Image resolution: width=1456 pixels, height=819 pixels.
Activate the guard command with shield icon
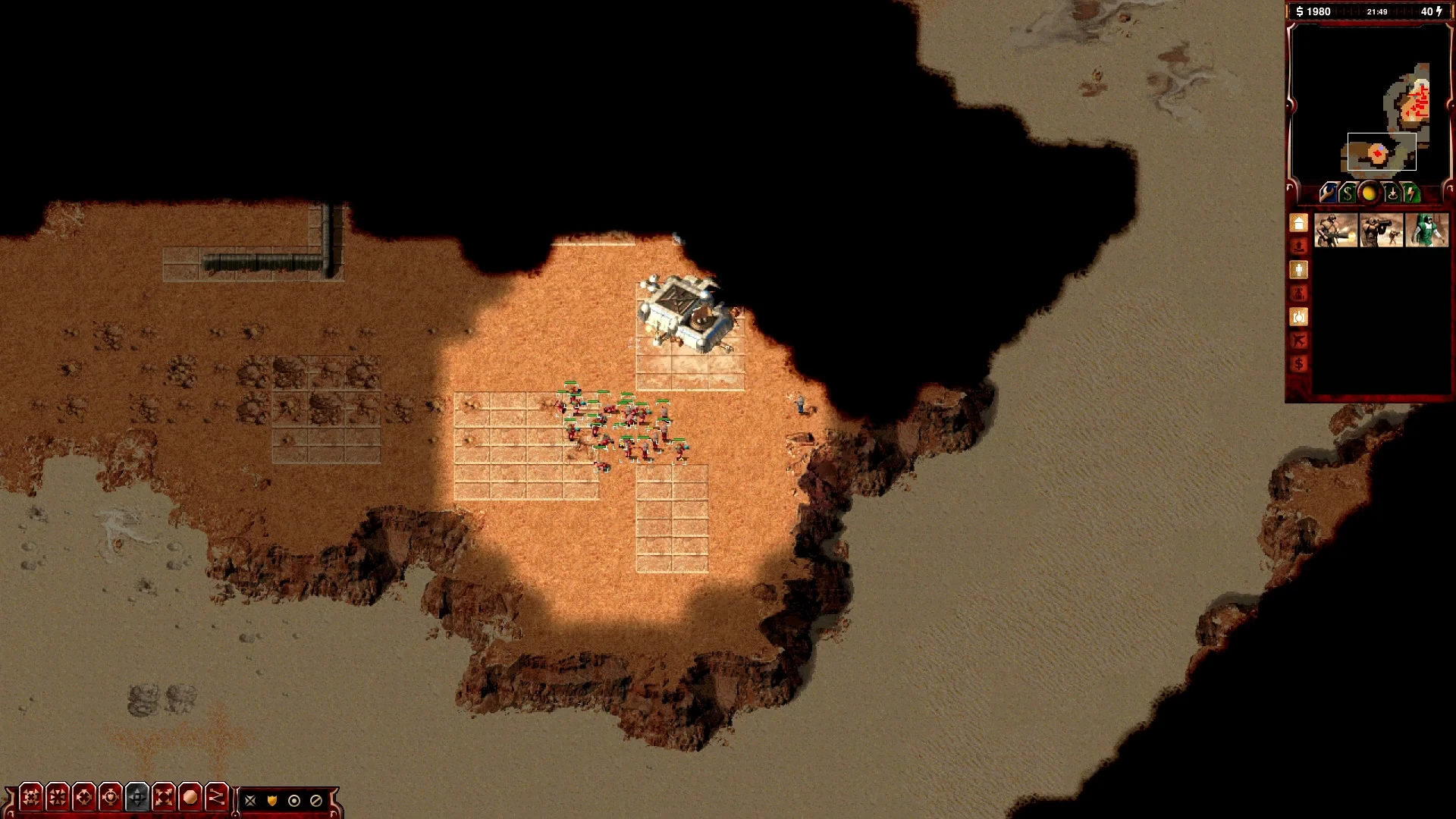point(111,798)
